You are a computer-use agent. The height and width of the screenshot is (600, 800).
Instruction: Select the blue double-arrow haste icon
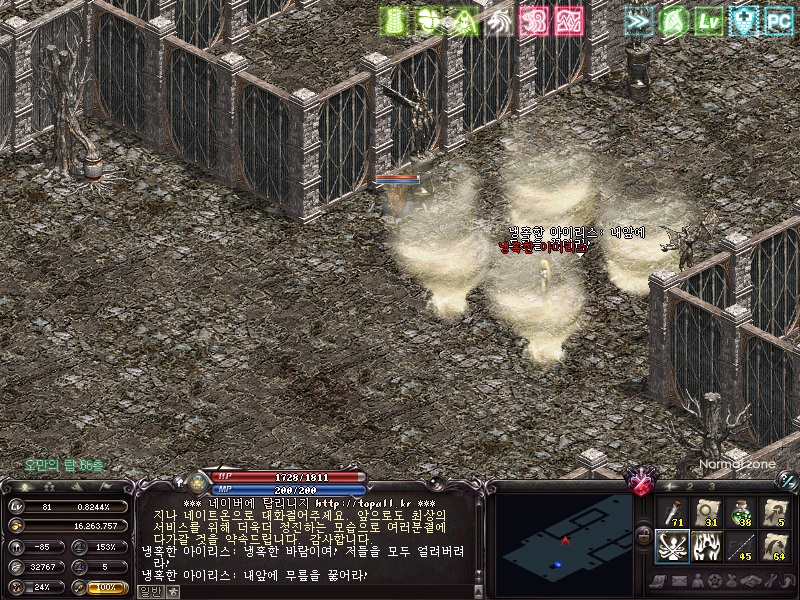pos(638,19)
